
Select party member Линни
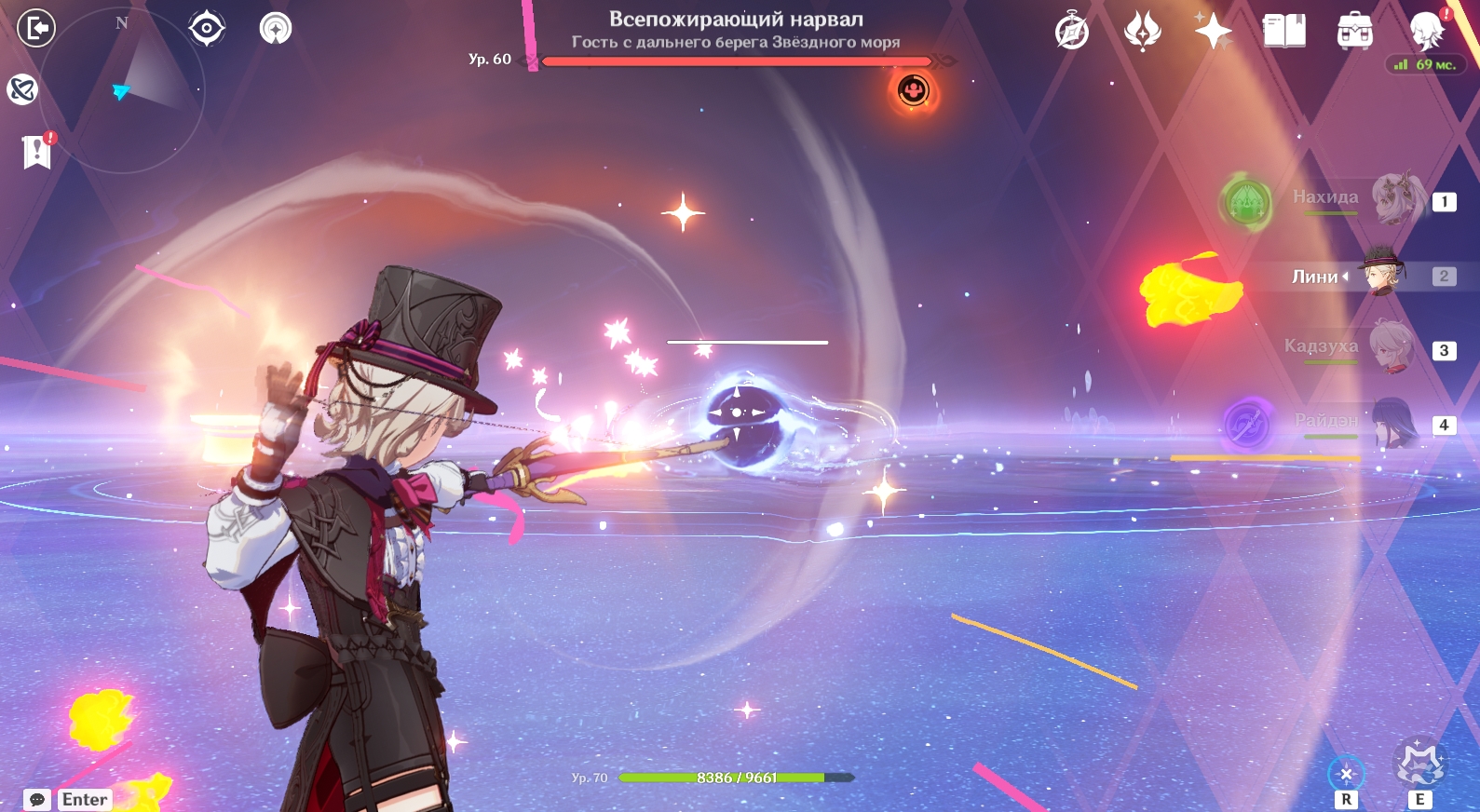[1382, 274]
